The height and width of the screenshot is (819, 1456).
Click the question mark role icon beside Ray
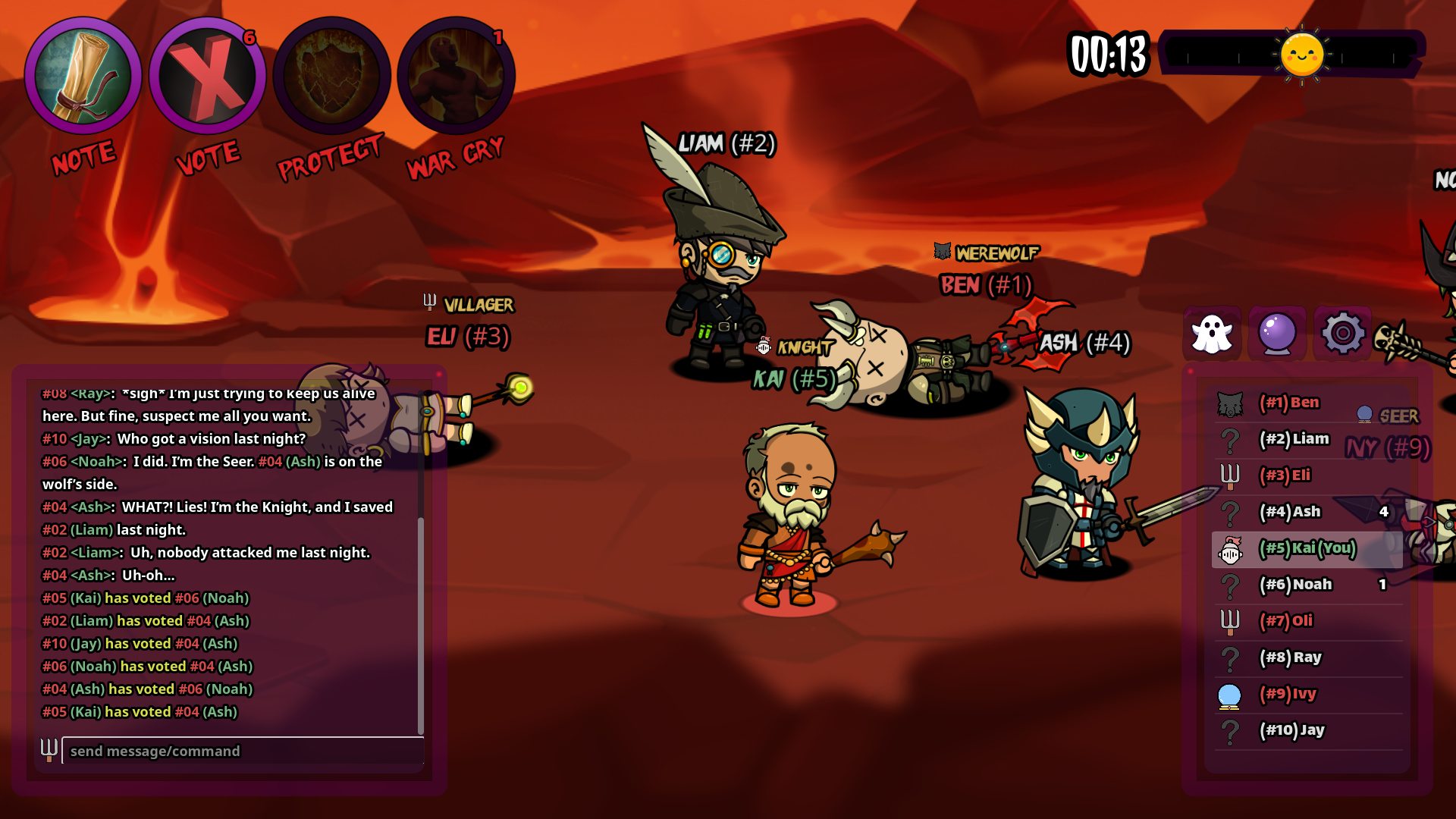click(x=1230, y=657)
